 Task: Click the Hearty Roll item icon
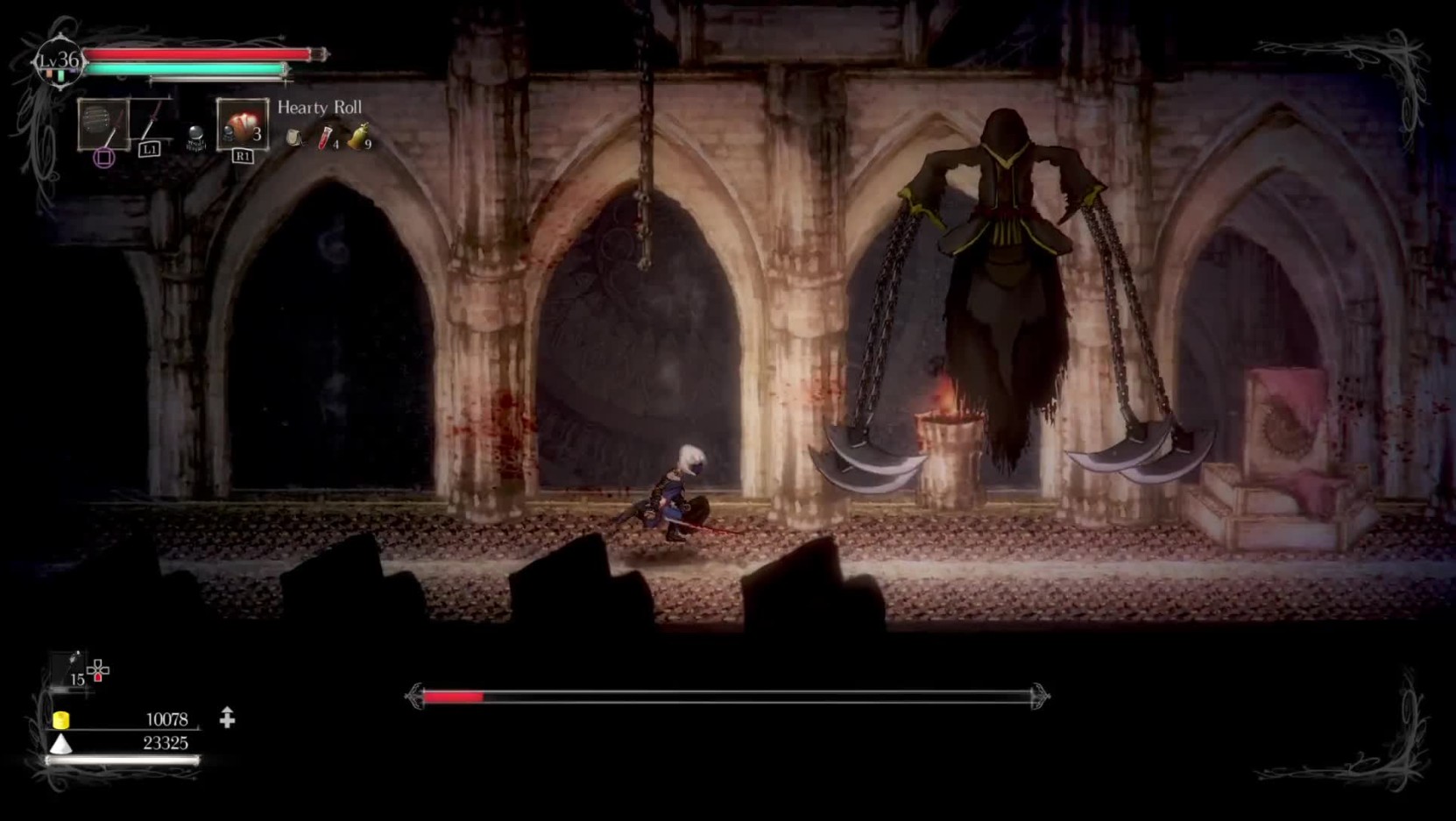pos(243,125)
